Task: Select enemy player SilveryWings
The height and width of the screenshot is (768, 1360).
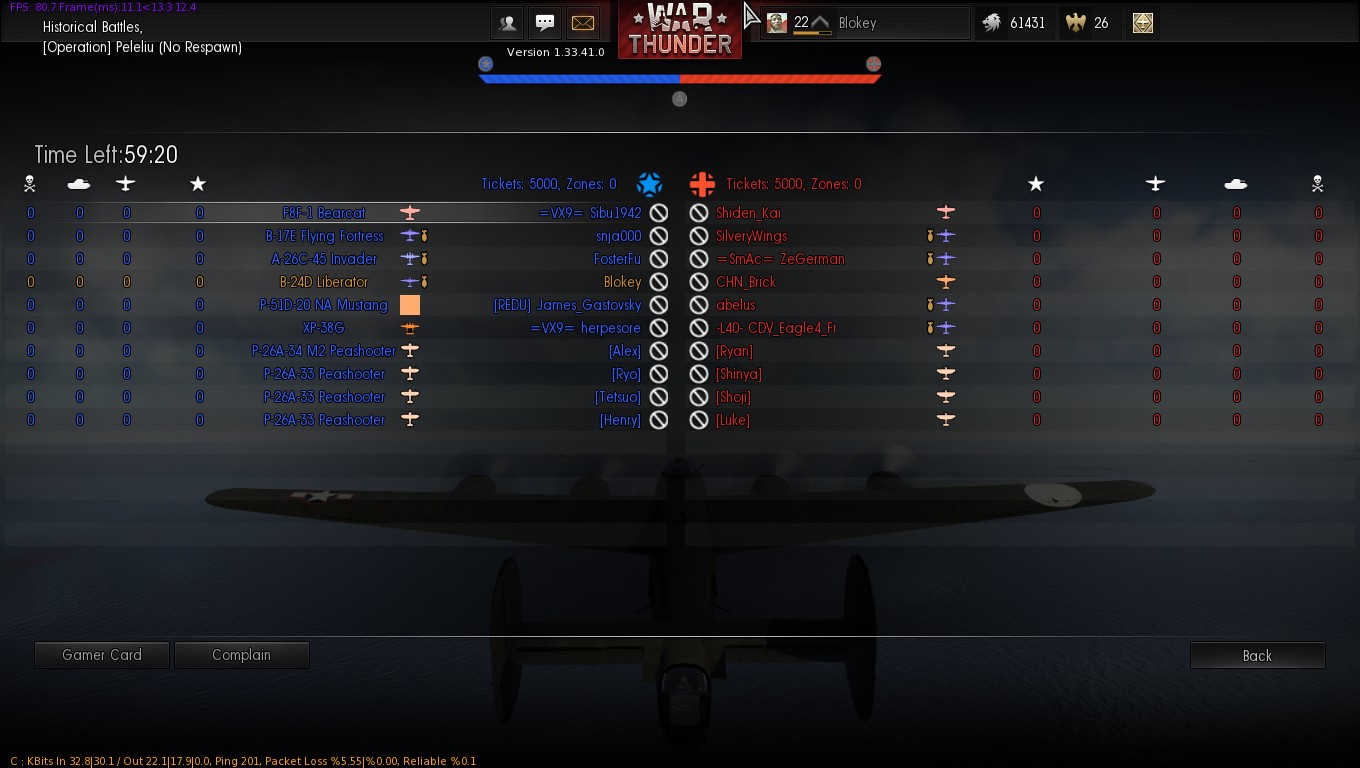Action: [751, 236]
